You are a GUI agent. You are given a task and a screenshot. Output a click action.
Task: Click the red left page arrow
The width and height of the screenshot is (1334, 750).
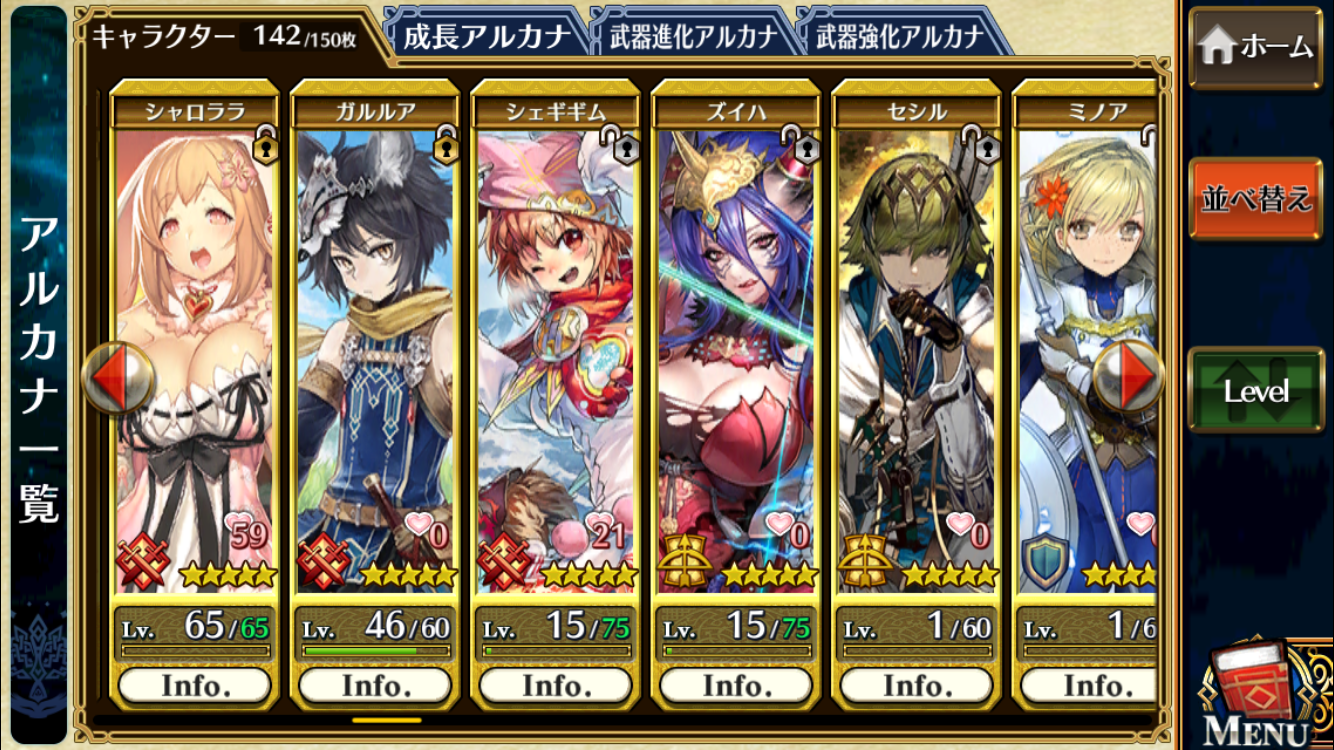116,378
